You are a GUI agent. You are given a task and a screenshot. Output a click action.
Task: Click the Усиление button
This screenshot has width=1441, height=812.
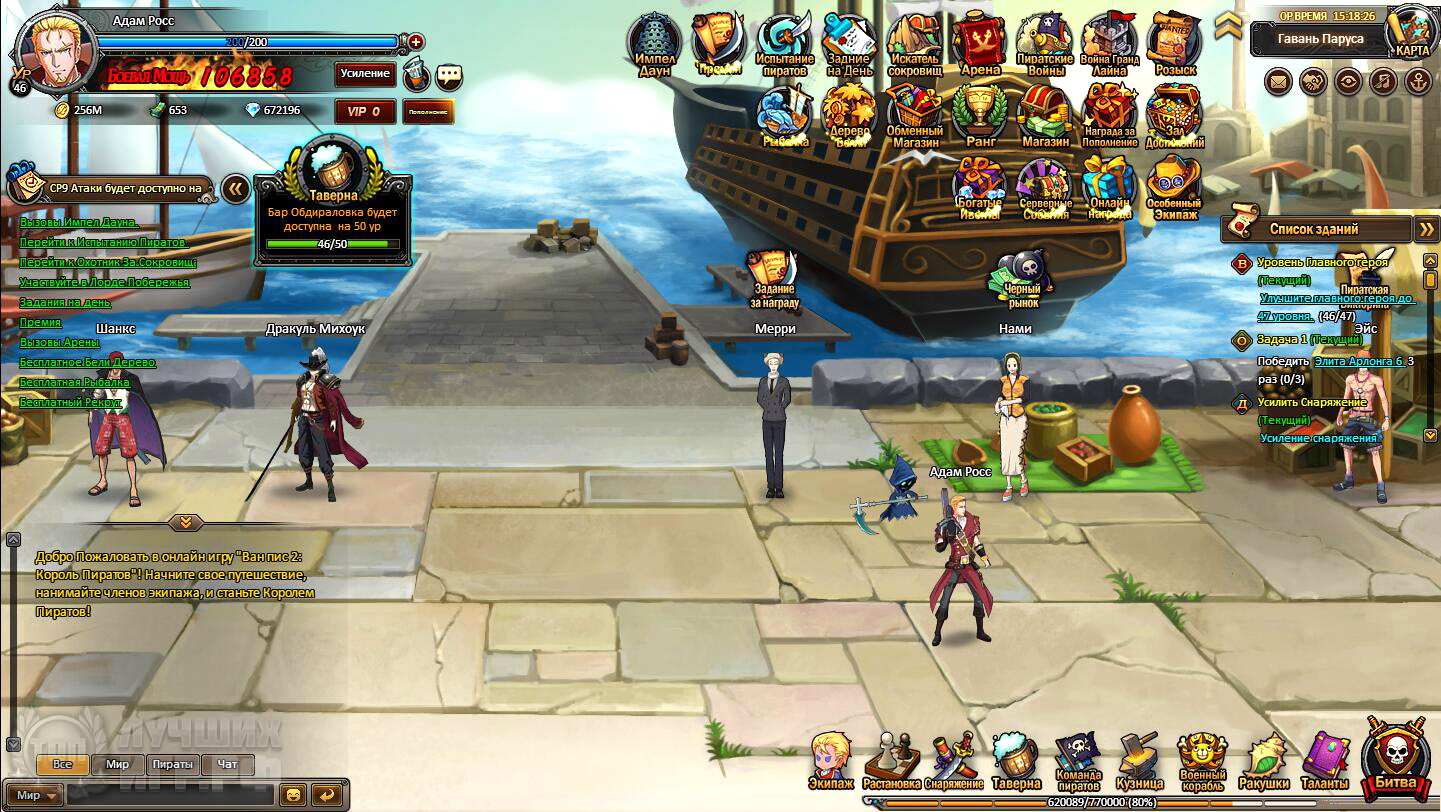[365, 74]
